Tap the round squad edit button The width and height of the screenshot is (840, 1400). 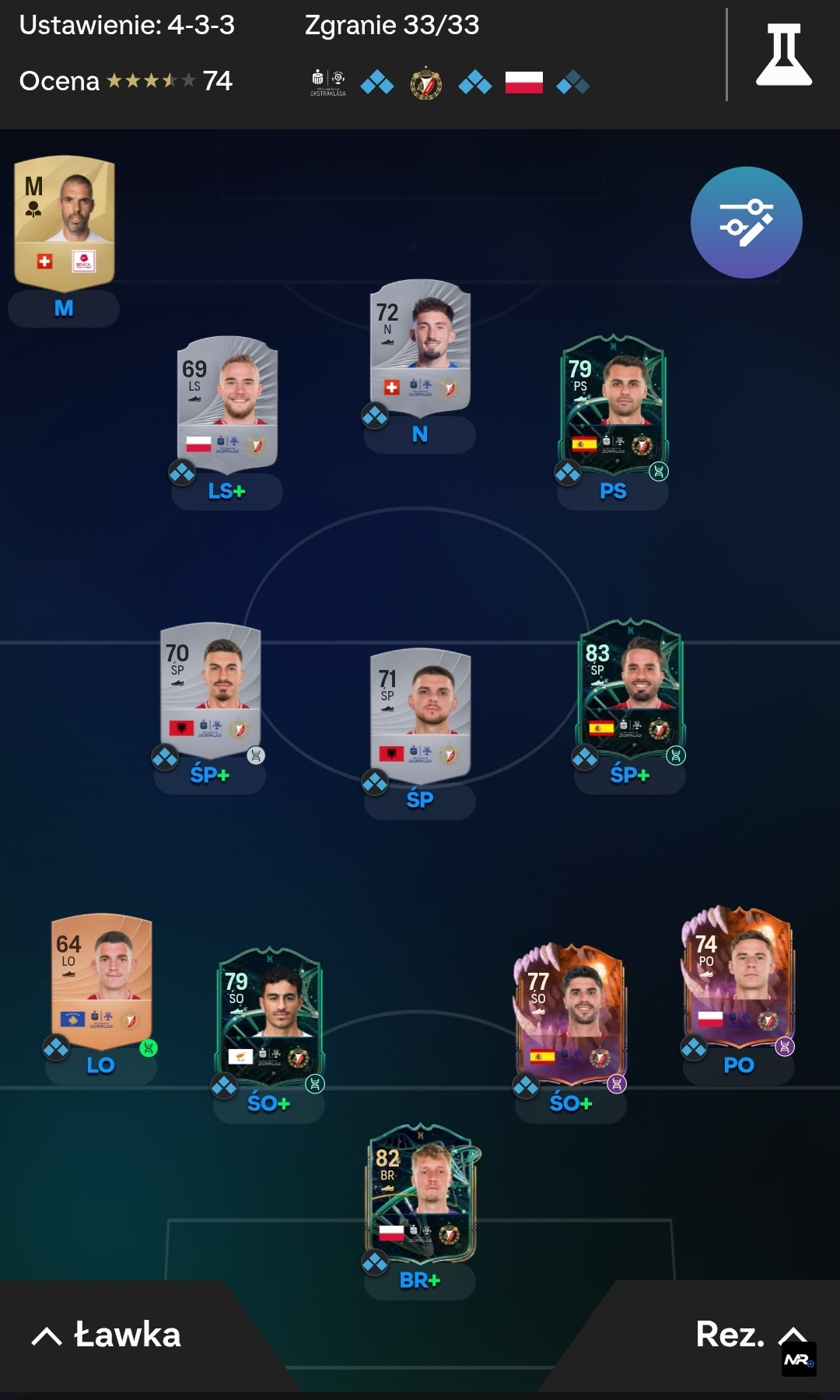click(x=746, y=223)
